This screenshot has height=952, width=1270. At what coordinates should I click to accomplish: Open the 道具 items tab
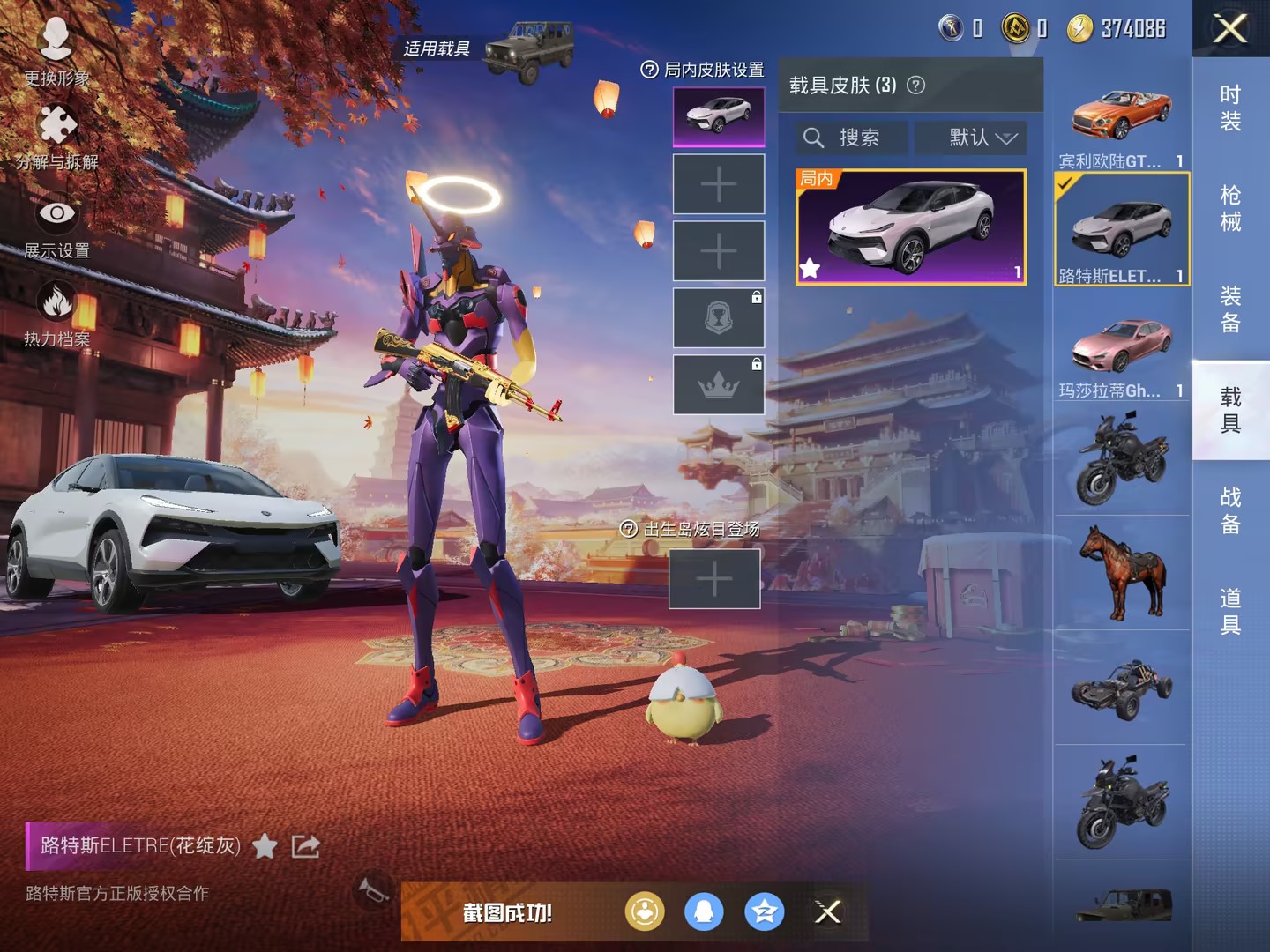click(1230, 611)
